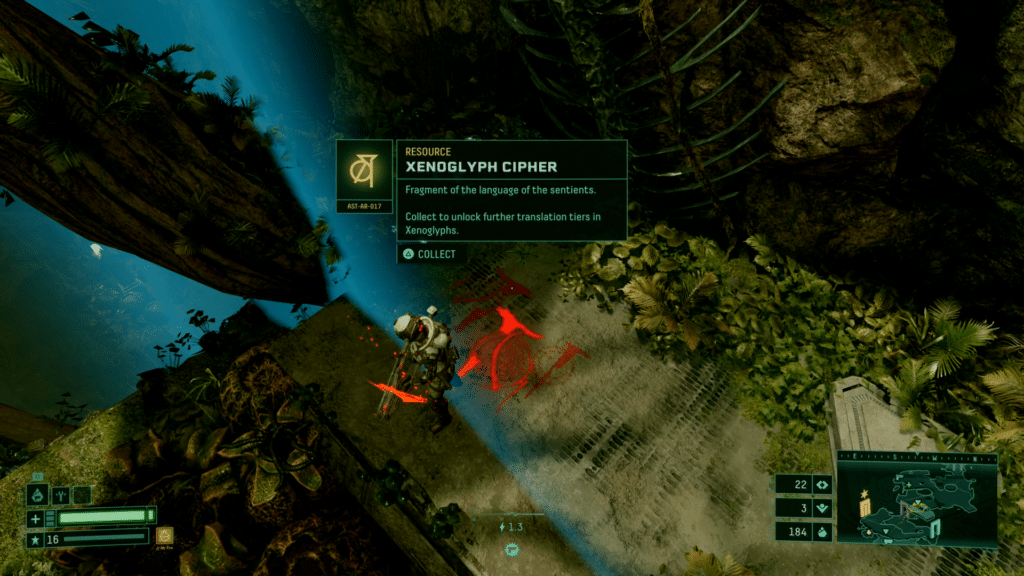The image size is (1024, 576).
Task: Click the plus-shaped integrity icon
Action: click(35, 517)
